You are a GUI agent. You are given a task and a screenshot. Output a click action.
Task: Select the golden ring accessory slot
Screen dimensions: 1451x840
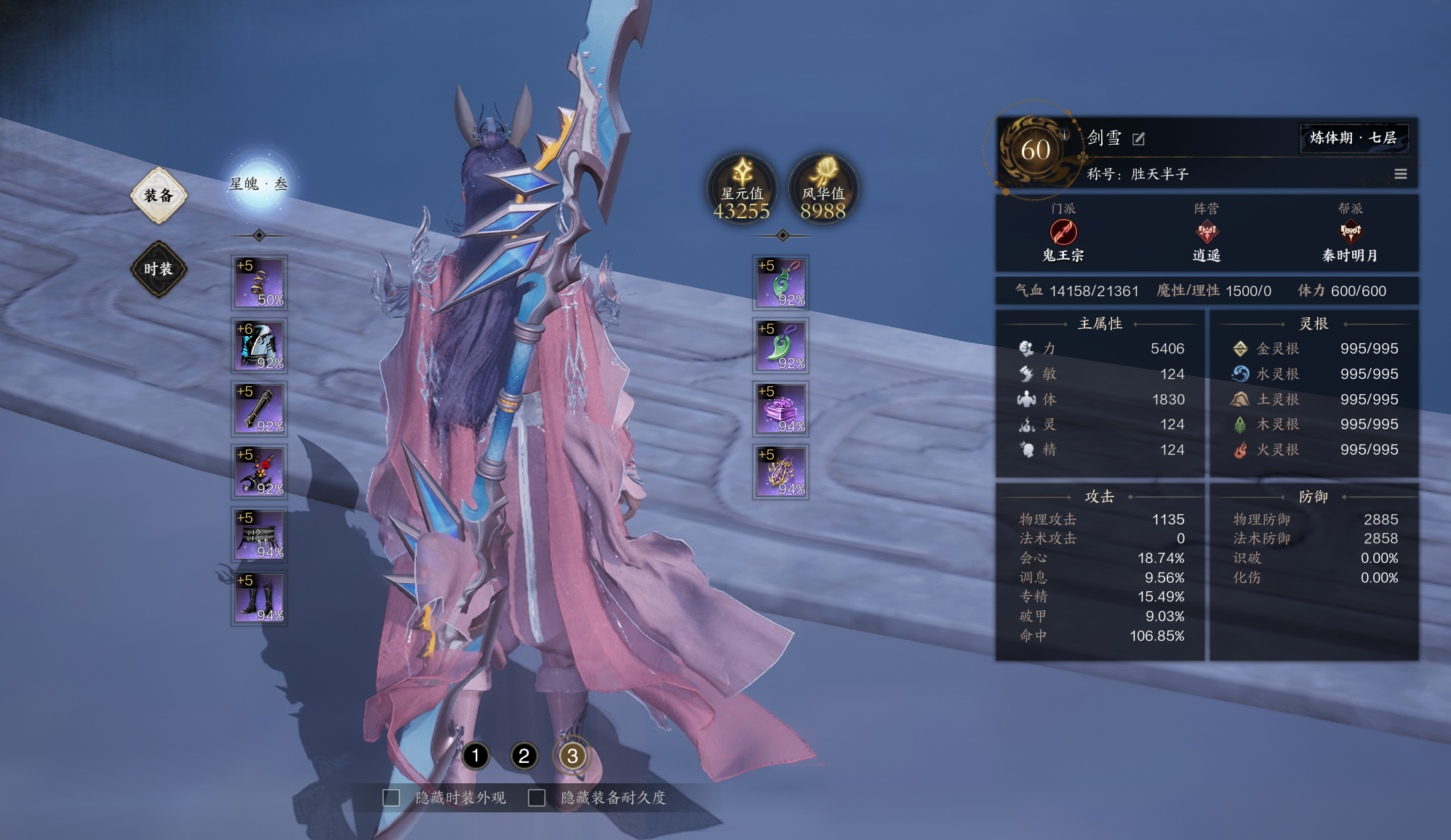point(780,472)
